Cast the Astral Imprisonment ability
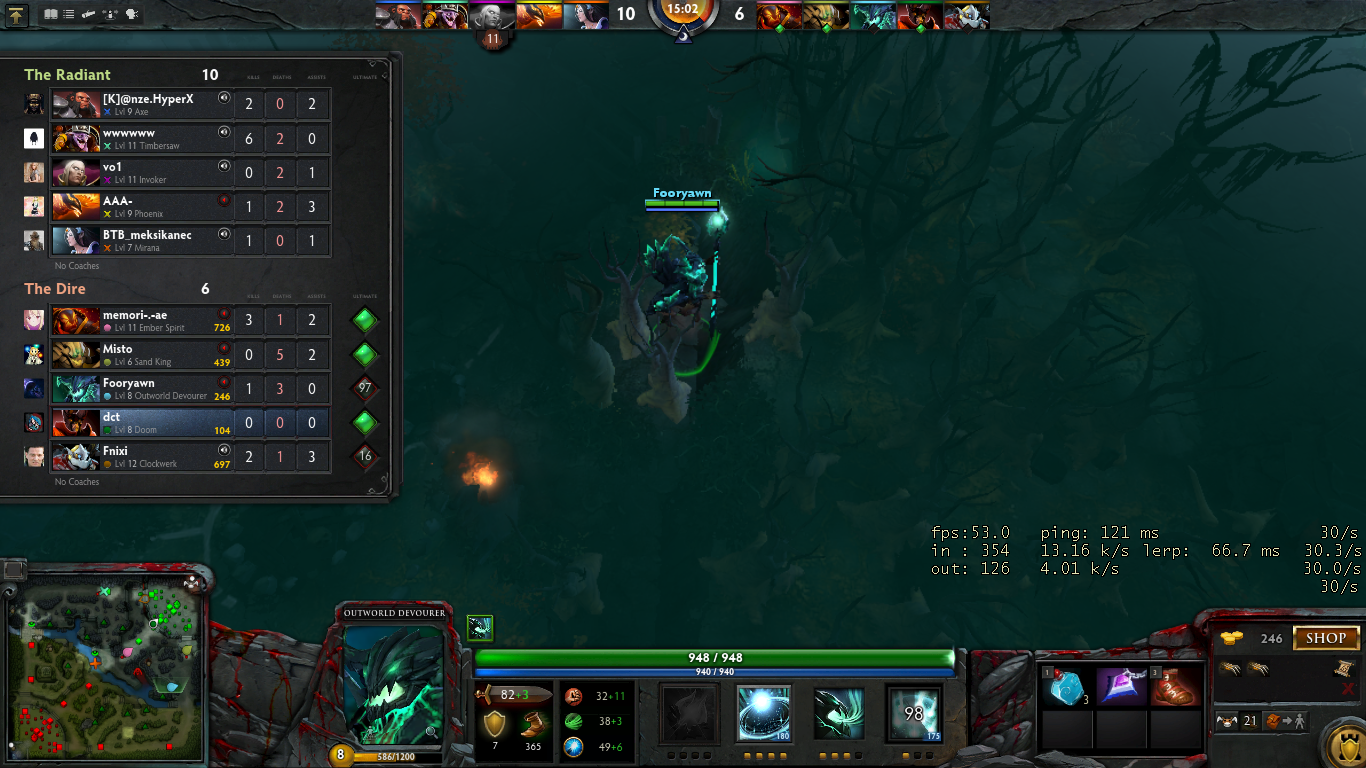The width and height of the screenshot is (1366, 768). (764, 714)
